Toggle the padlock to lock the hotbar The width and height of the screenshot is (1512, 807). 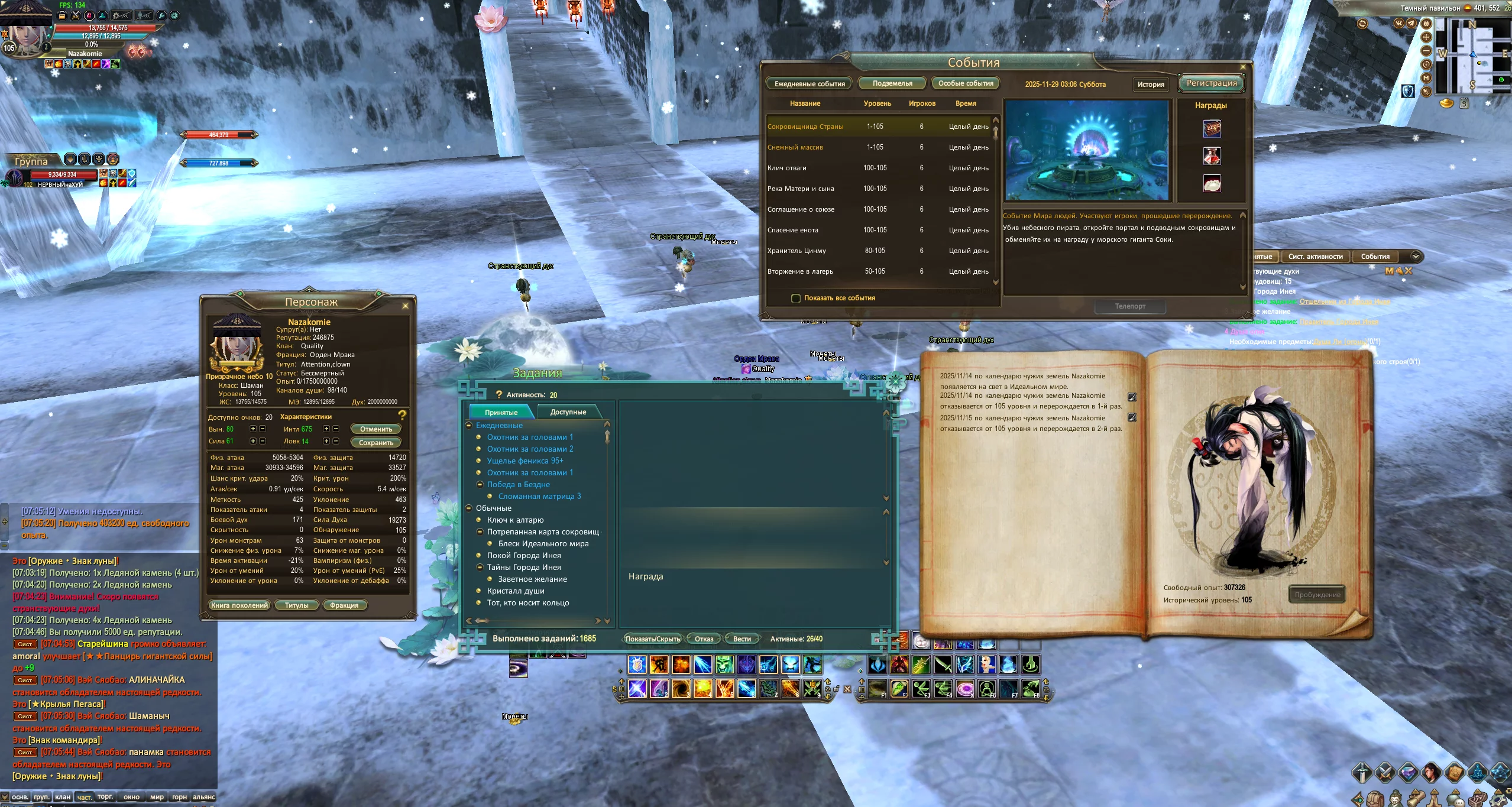pos(837,689)
